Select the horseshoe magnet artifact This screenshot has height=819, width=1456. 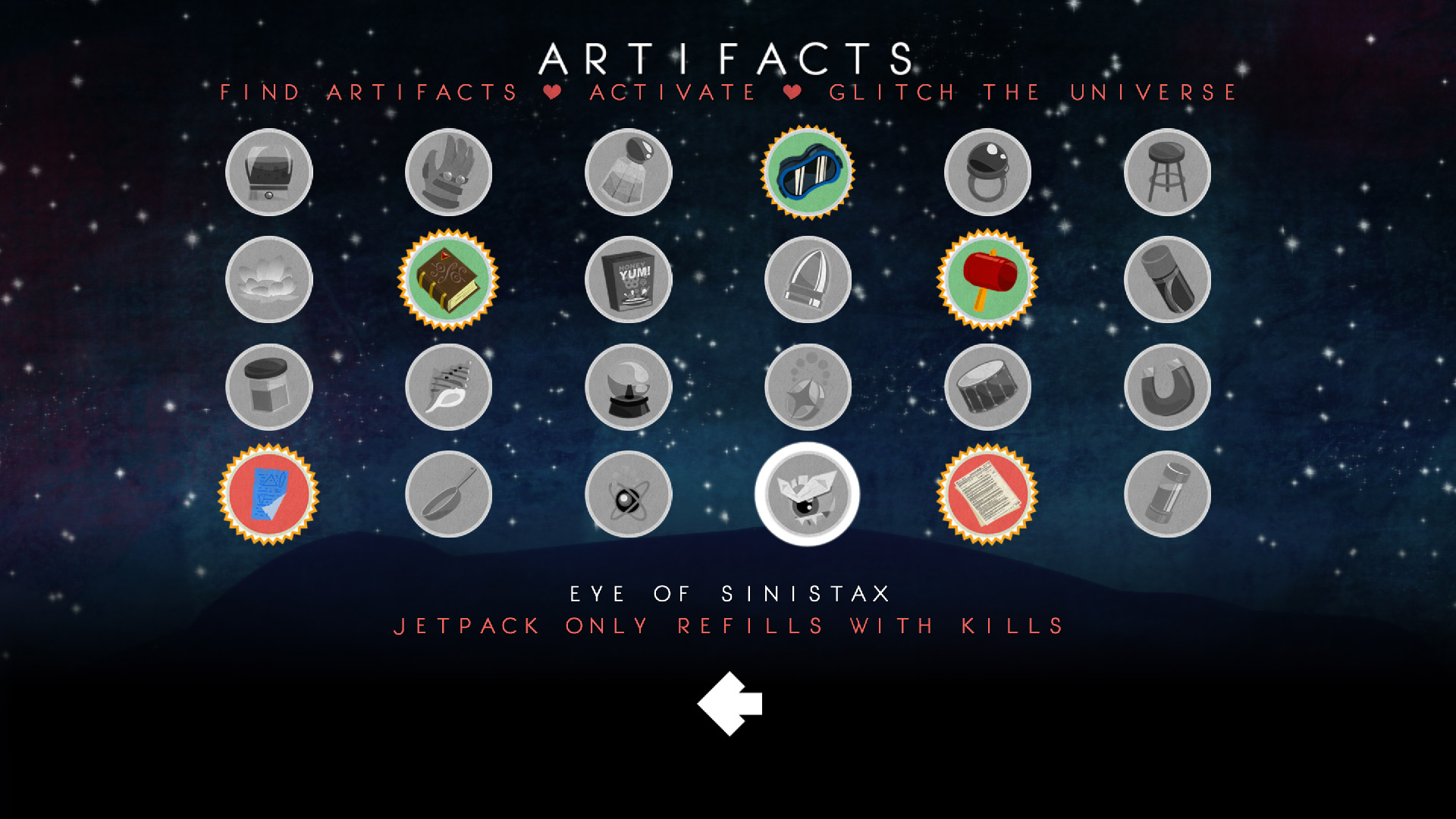coord(1167,387)
